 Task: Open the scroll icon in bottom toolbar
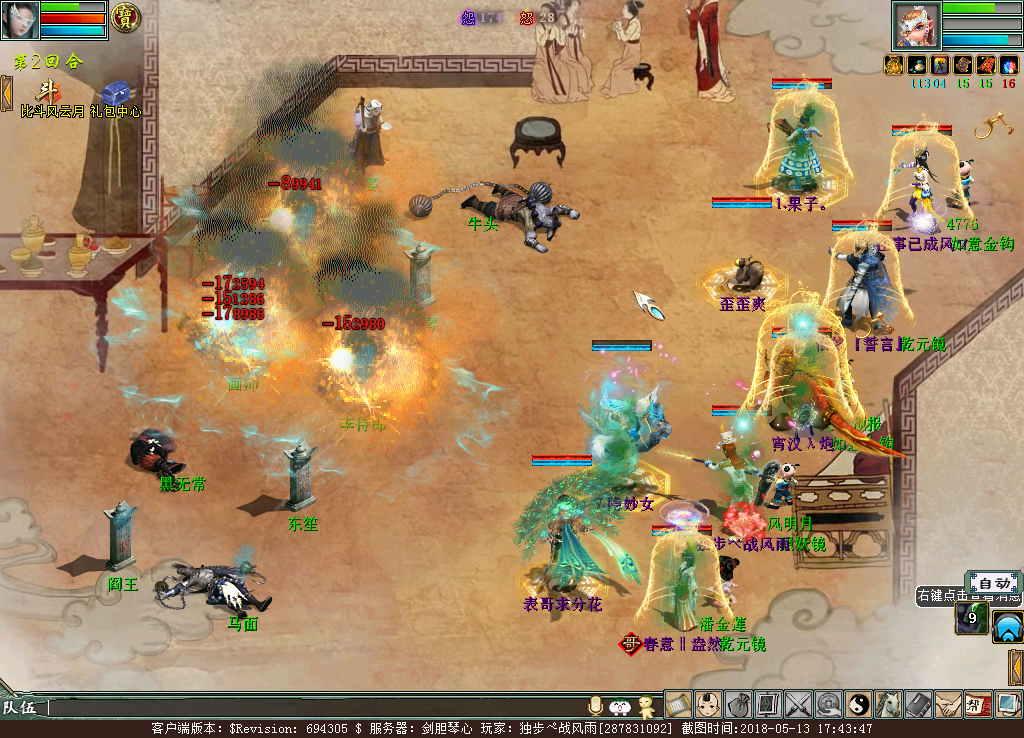click(x=678, y=705)
